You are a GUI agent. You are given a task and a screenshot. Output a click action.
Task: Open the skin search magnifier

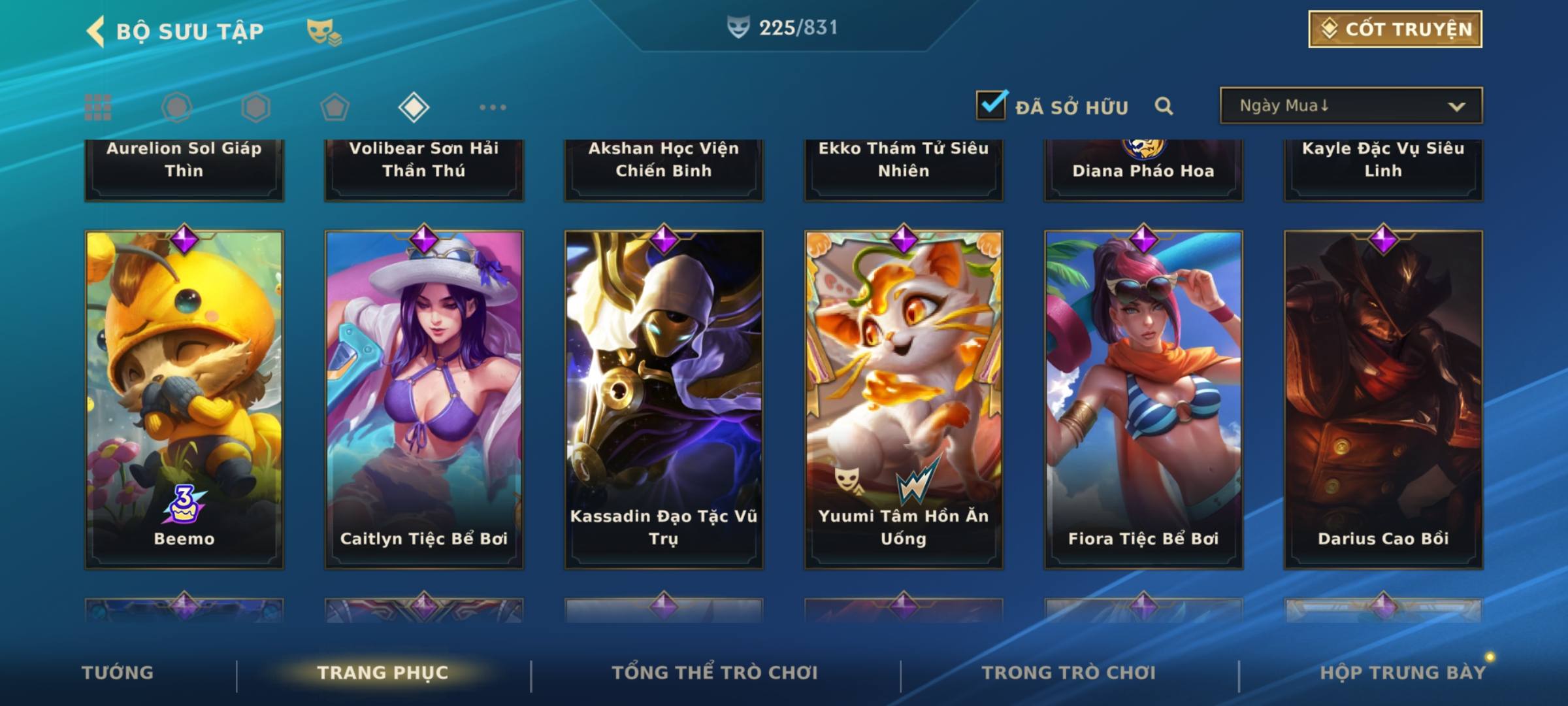pos(1164,106)
